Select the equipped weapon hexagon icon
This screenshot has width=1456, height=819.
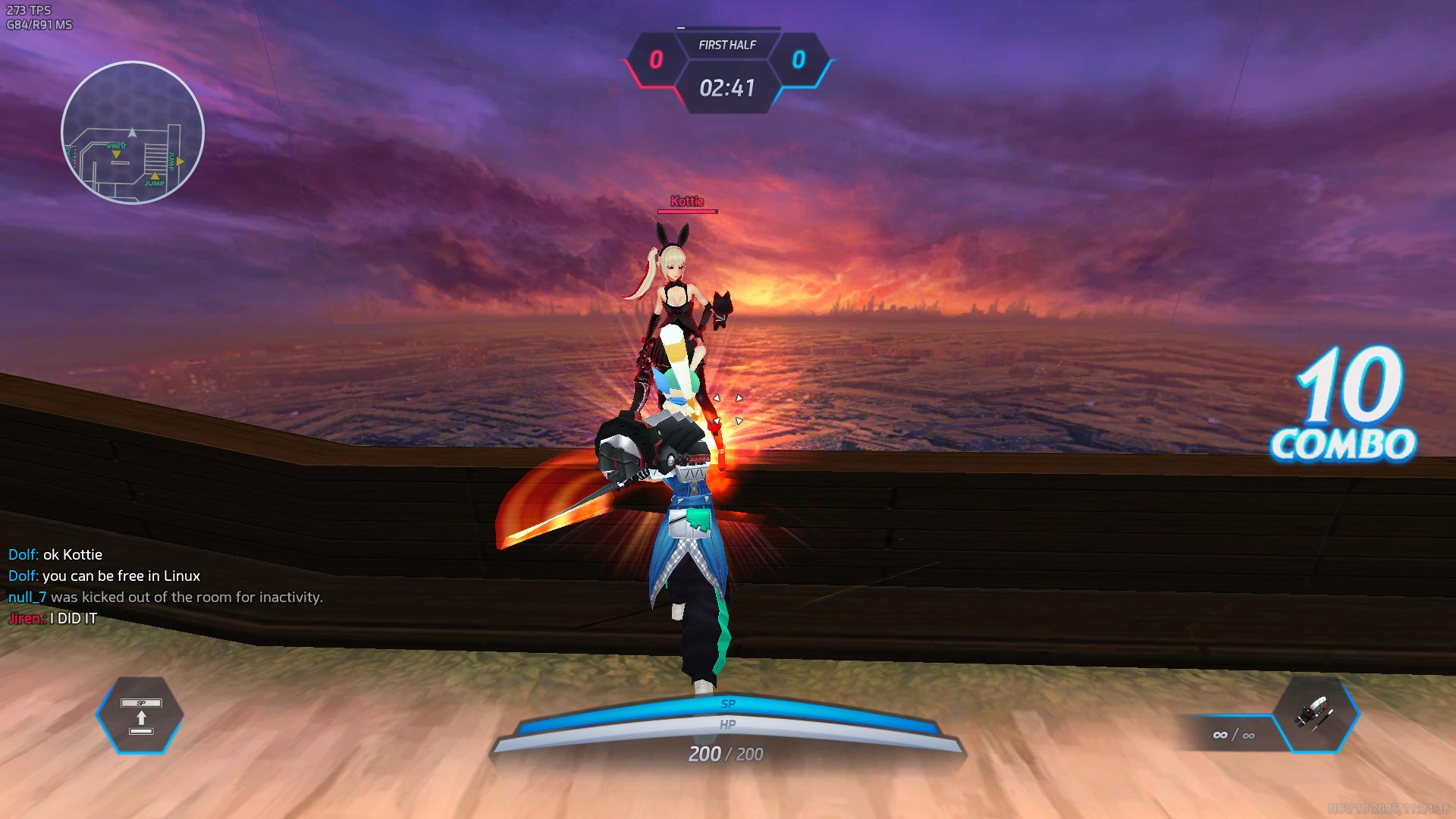pyautogui.click(x=1316, y=714)
